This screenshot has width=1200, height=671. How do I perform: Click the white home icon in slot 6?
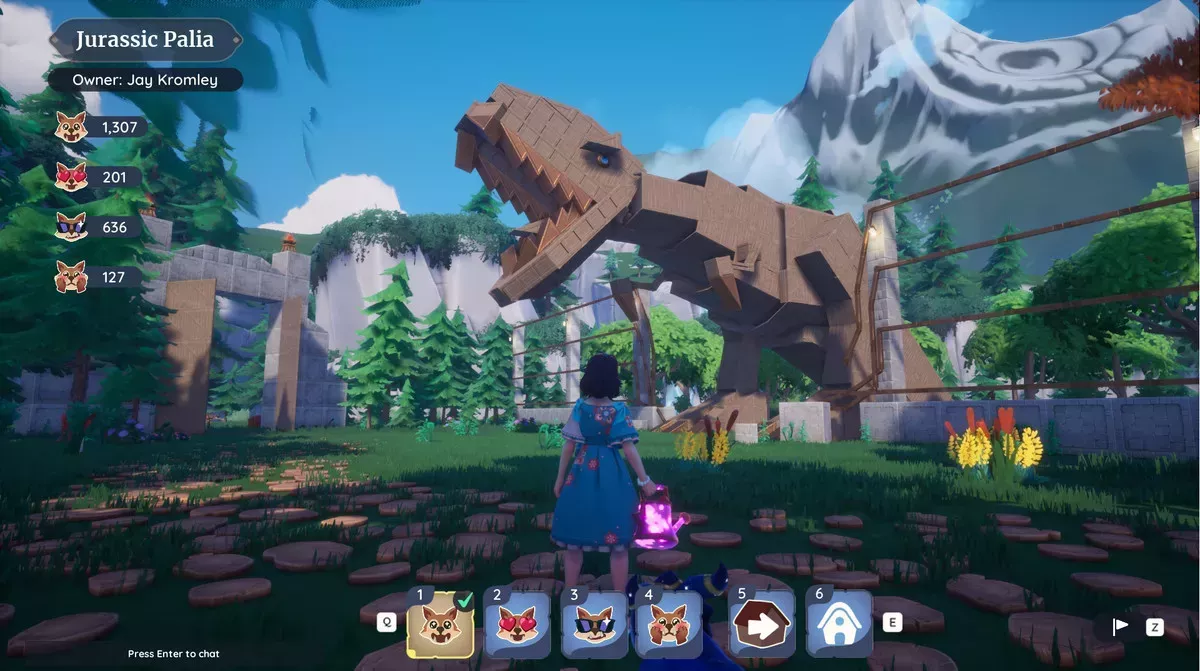pyautogui.click(x=837, y=625)
